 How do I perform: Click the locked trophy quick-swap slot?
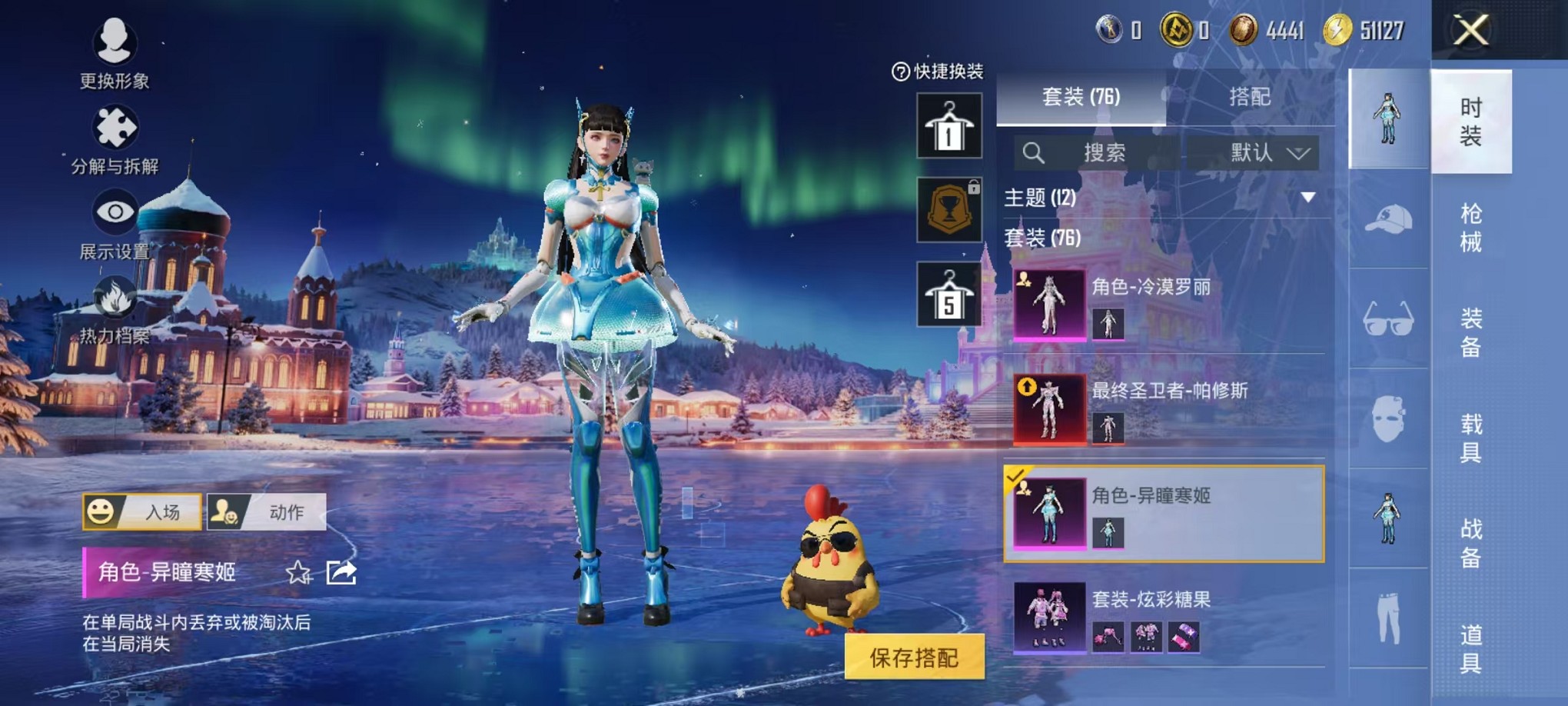tap(949, 209)
